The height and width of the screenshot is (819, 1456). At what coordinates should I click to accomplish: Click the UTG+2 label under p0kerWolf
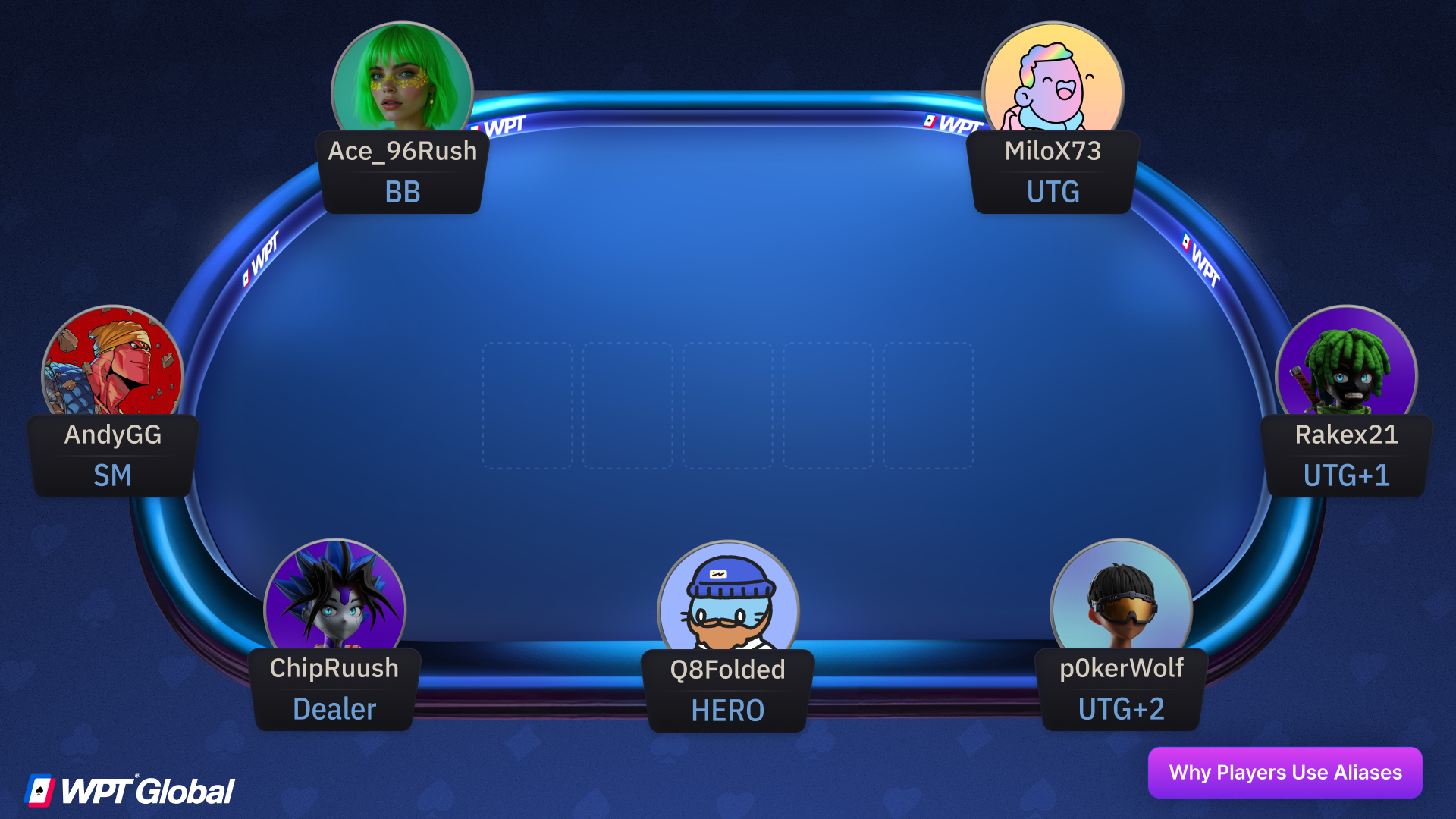(1121, 710)
